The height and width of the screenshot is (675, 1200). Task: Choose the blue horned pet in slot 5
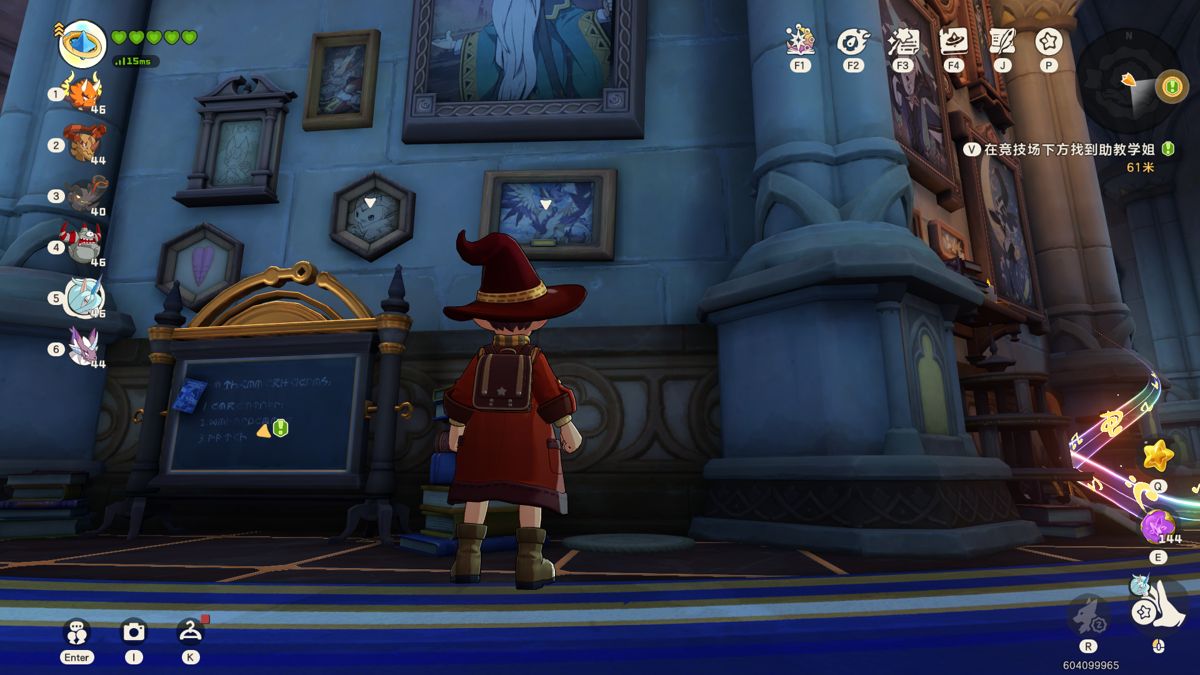(x=84, y=297)
